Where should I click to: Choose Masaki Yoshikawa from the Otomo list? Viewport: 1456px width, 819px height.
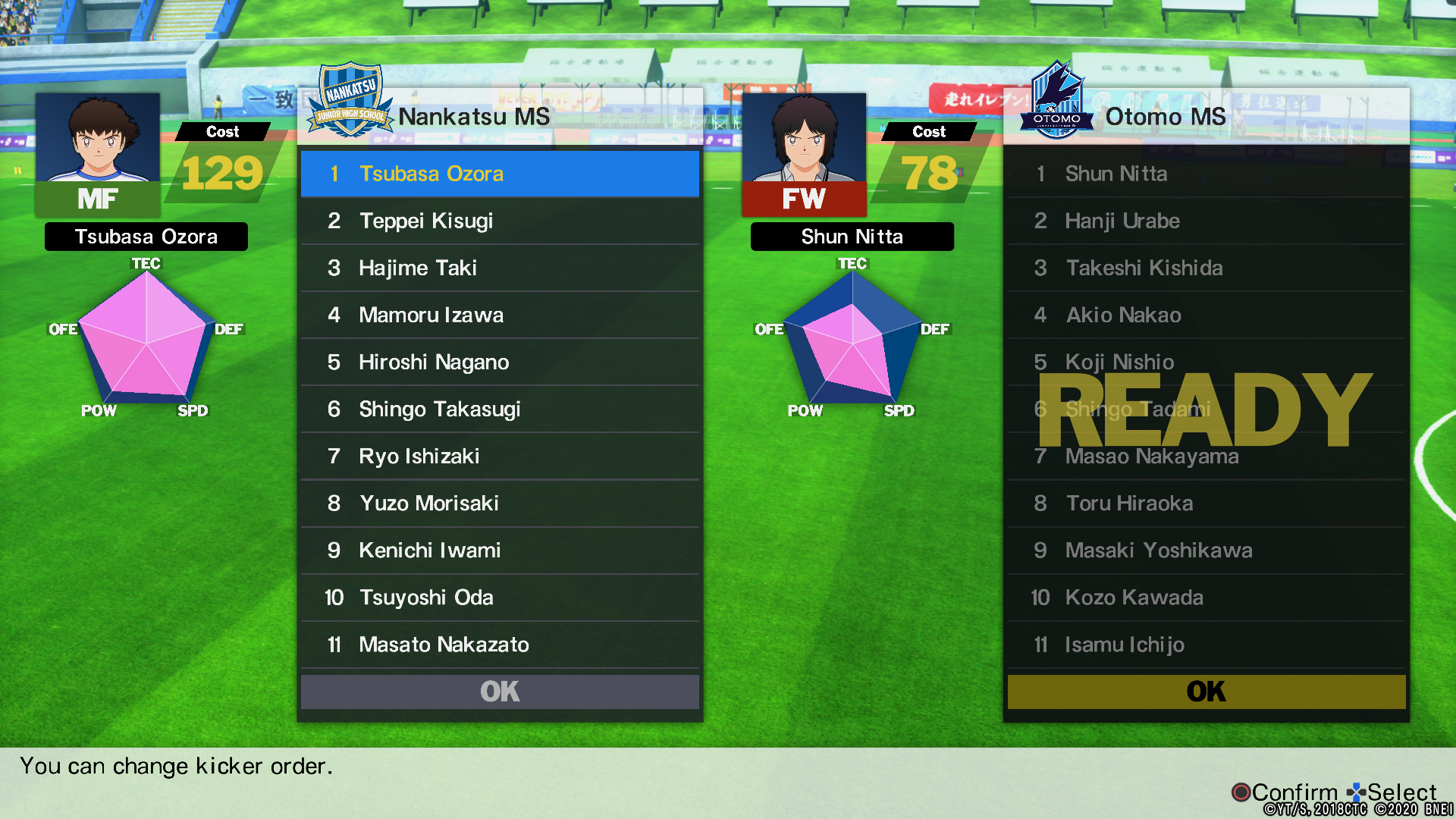point(1206,550)
